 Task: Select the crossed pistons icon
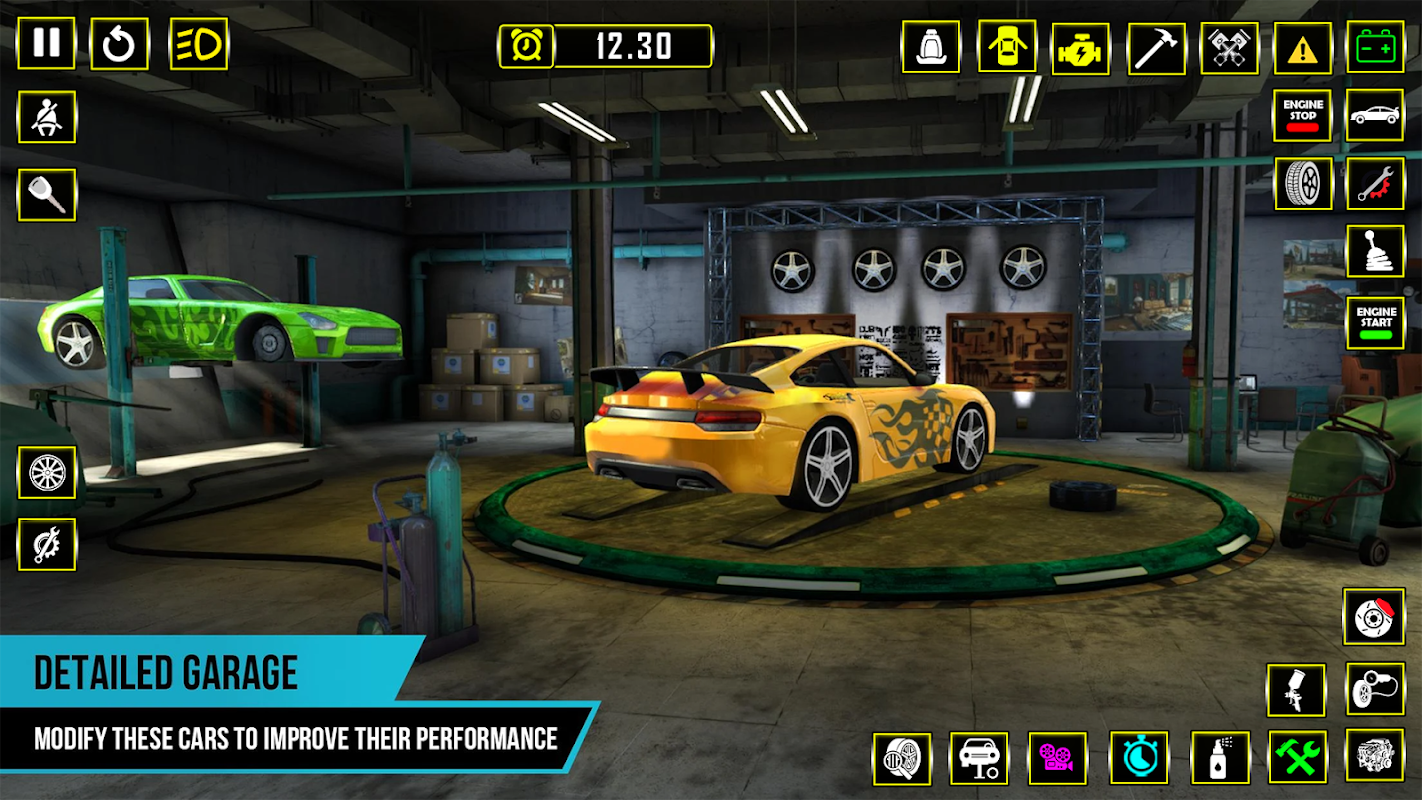pyautogui.click(x=1229, y=47)
